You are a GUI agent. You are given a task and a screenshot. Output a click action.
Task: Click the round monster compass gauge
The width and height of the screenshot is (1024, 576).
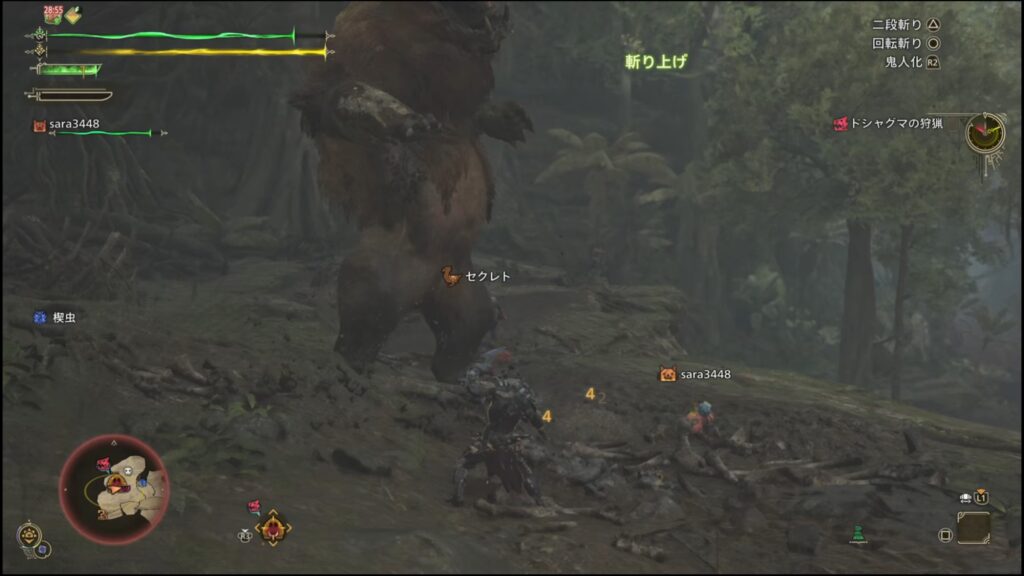pyautogui.click(x=985, y=132)
